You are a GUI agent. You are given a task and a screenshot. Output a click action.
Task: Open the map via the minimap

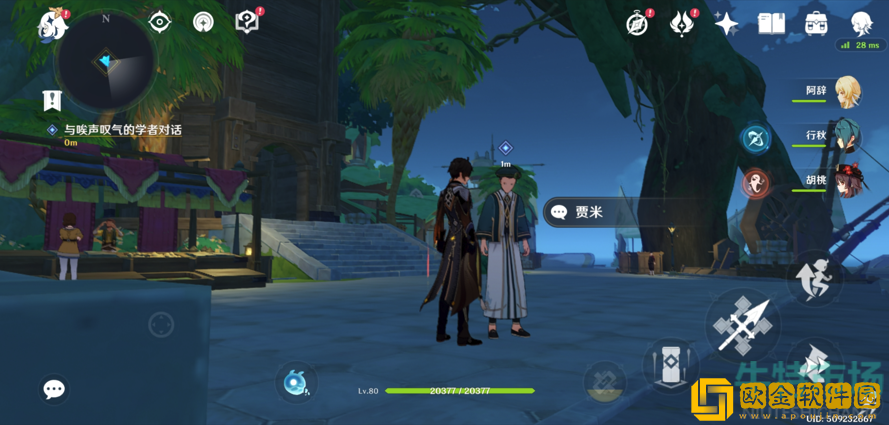pos(104,63)
